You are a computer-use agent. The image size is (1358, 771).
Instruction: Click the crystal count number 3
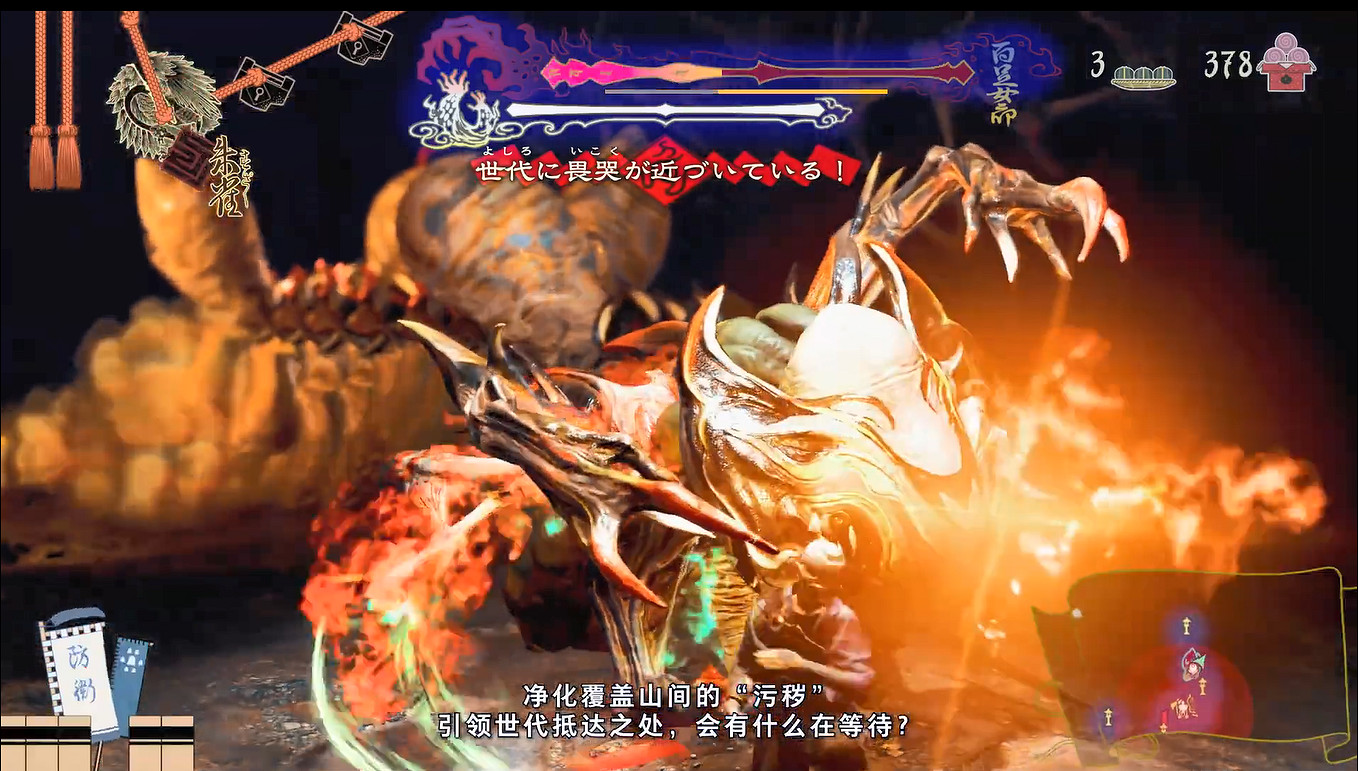coord(1096,65)
